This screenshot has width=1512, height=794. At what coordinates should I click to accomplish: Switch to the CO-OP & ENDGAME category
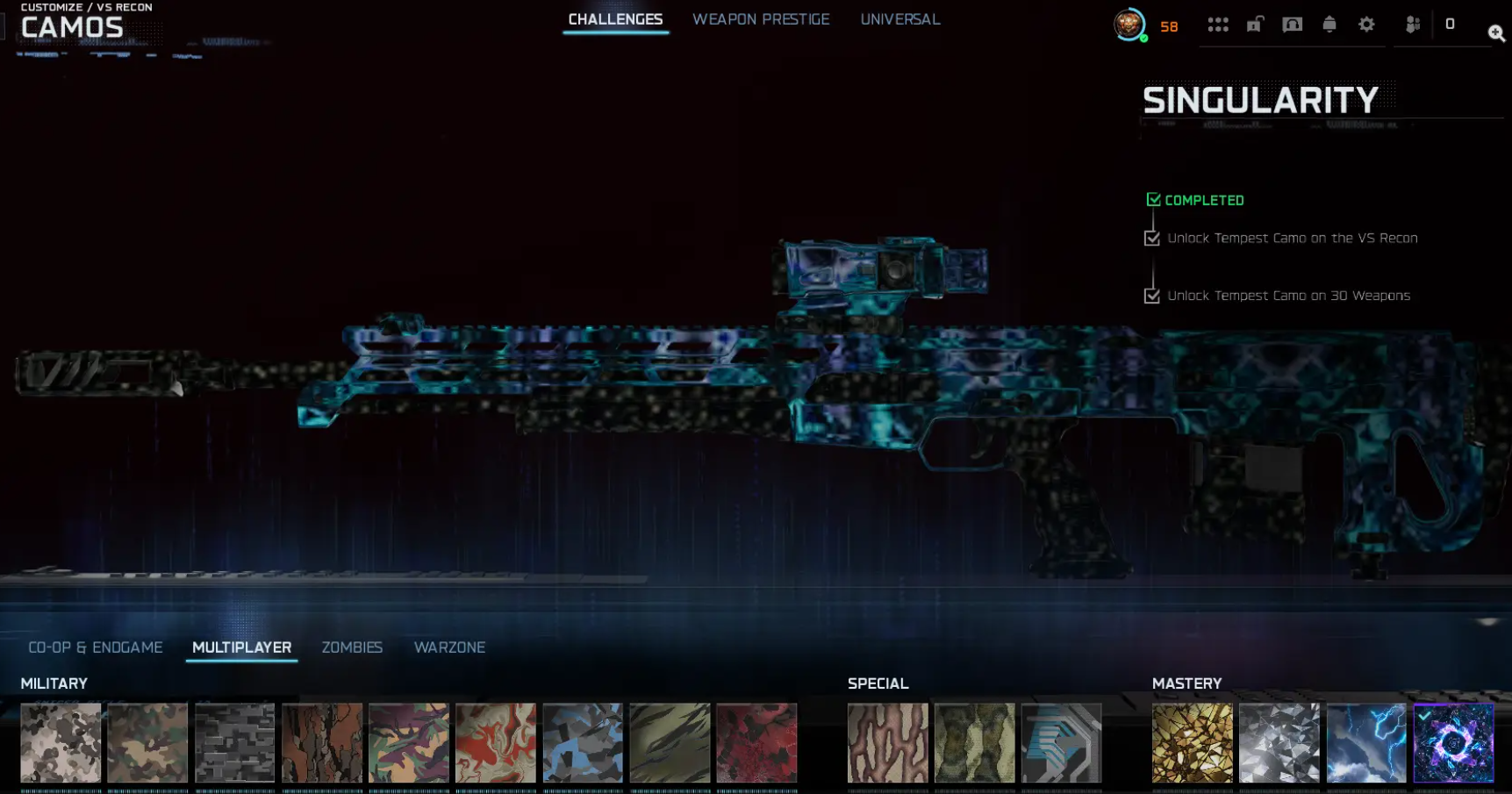pyautogui.click(x=95, y=647)
